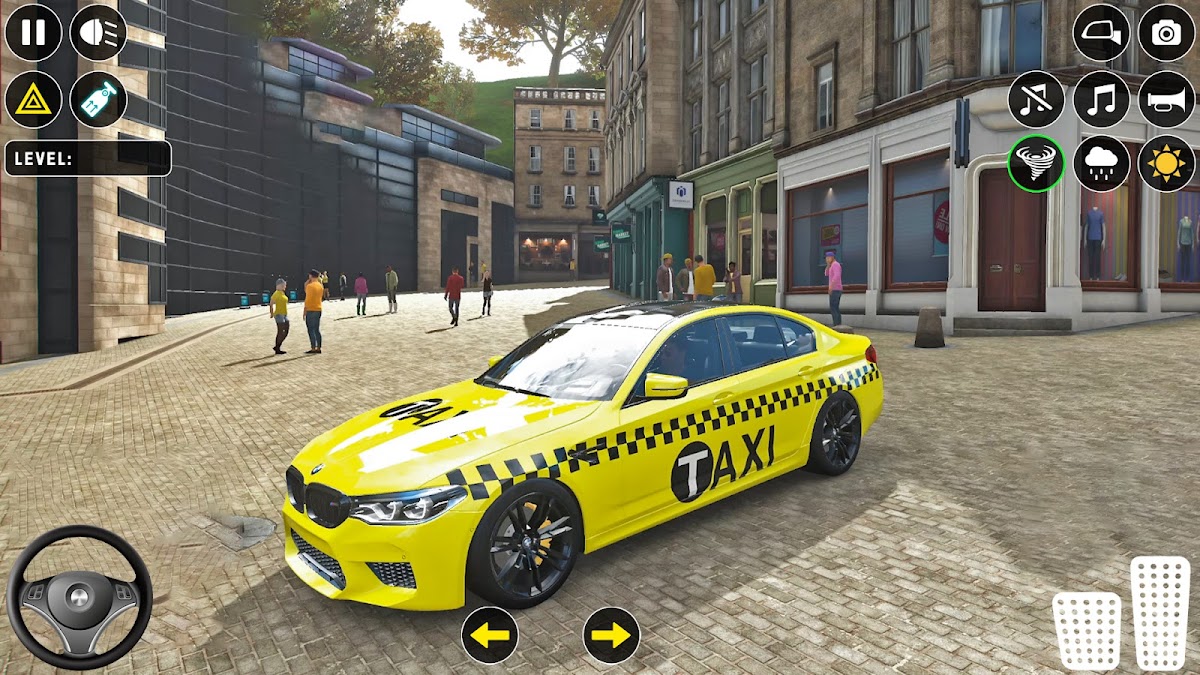Steer left with the left arrow
The width and height of the screenshot is (1200, 675).
pos(489,635)
